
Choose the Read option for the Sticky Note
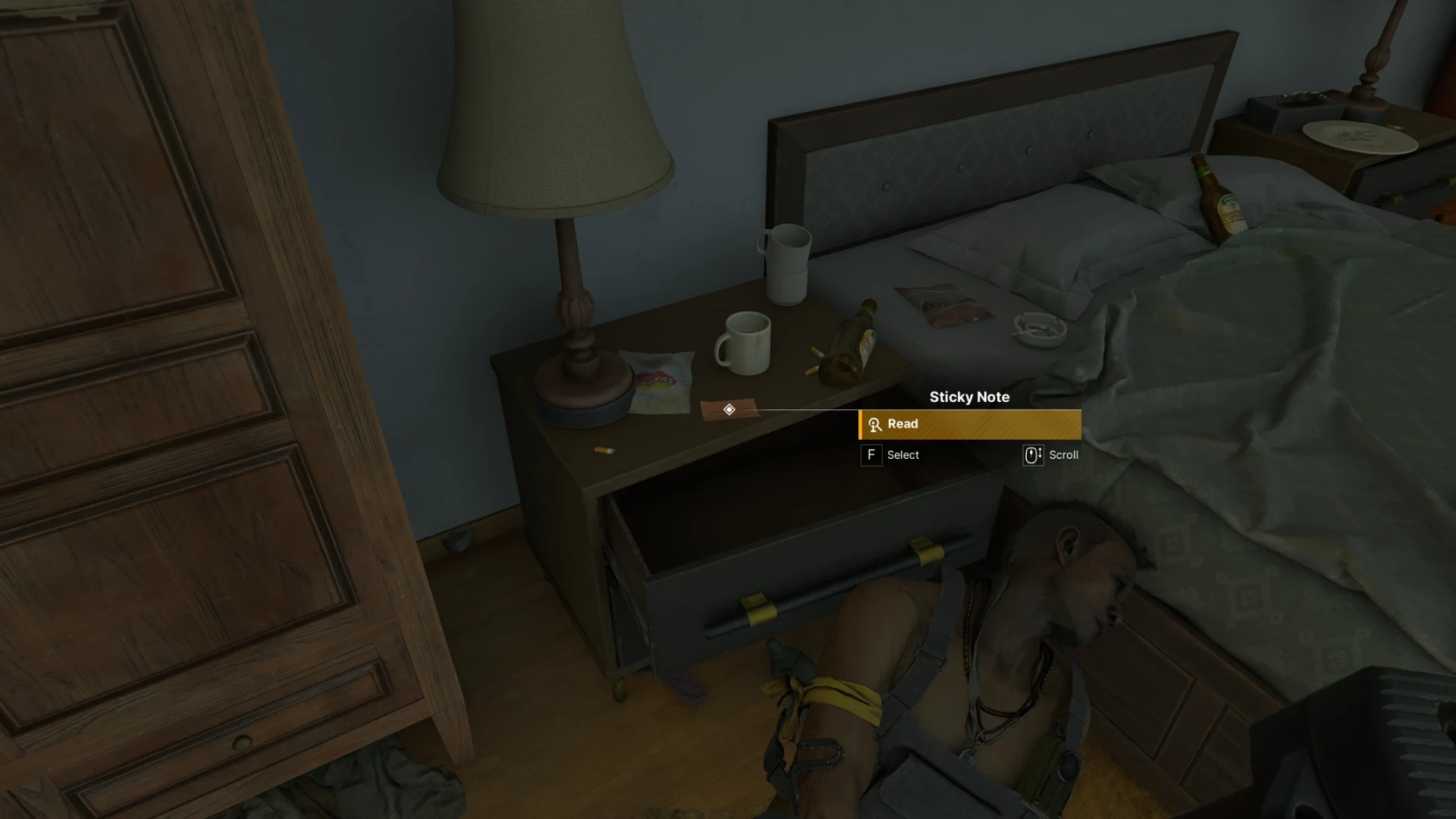(x=969, y=425)
